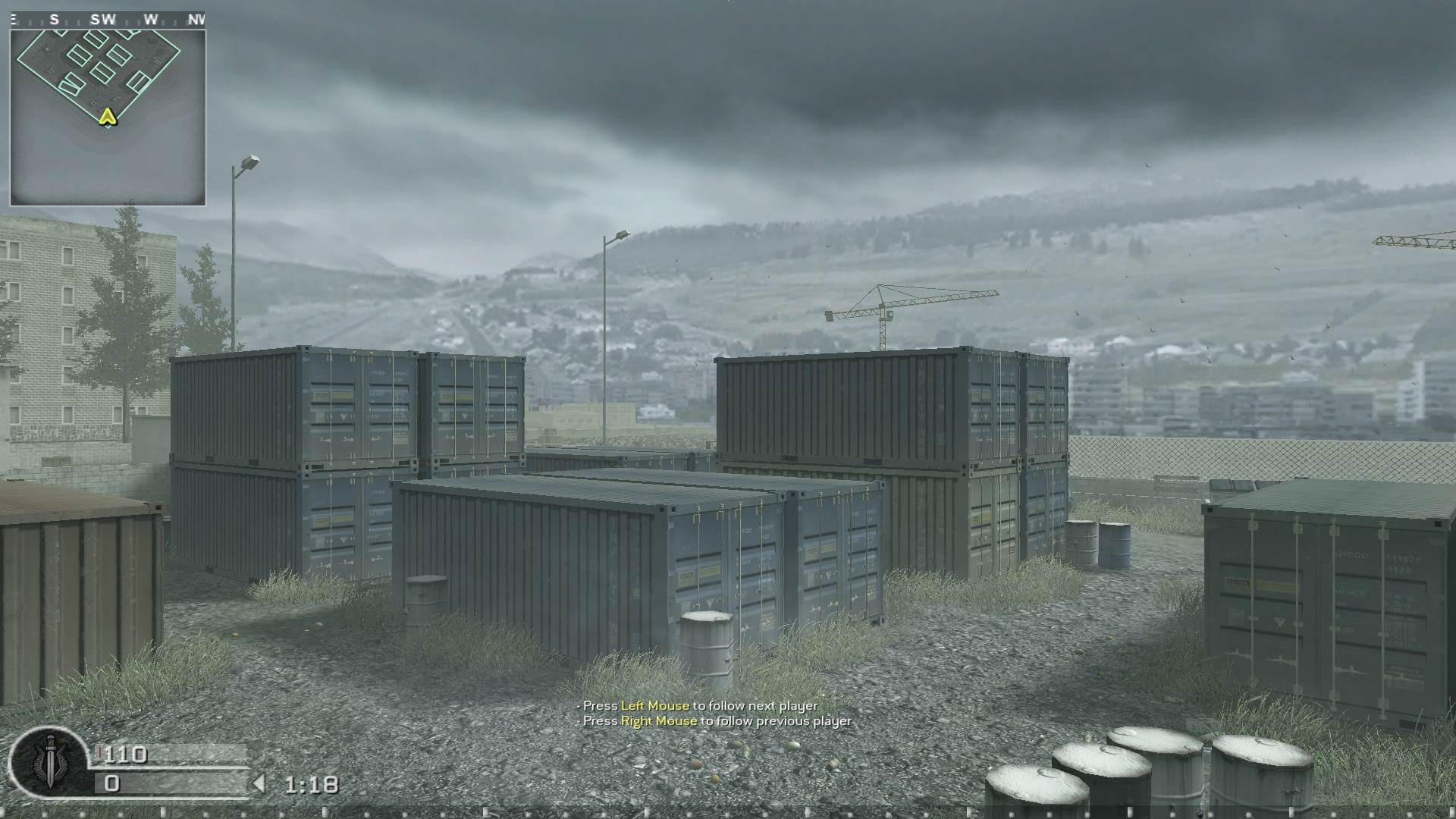Click the highlighted Right Mouse text

pos(658,721)
